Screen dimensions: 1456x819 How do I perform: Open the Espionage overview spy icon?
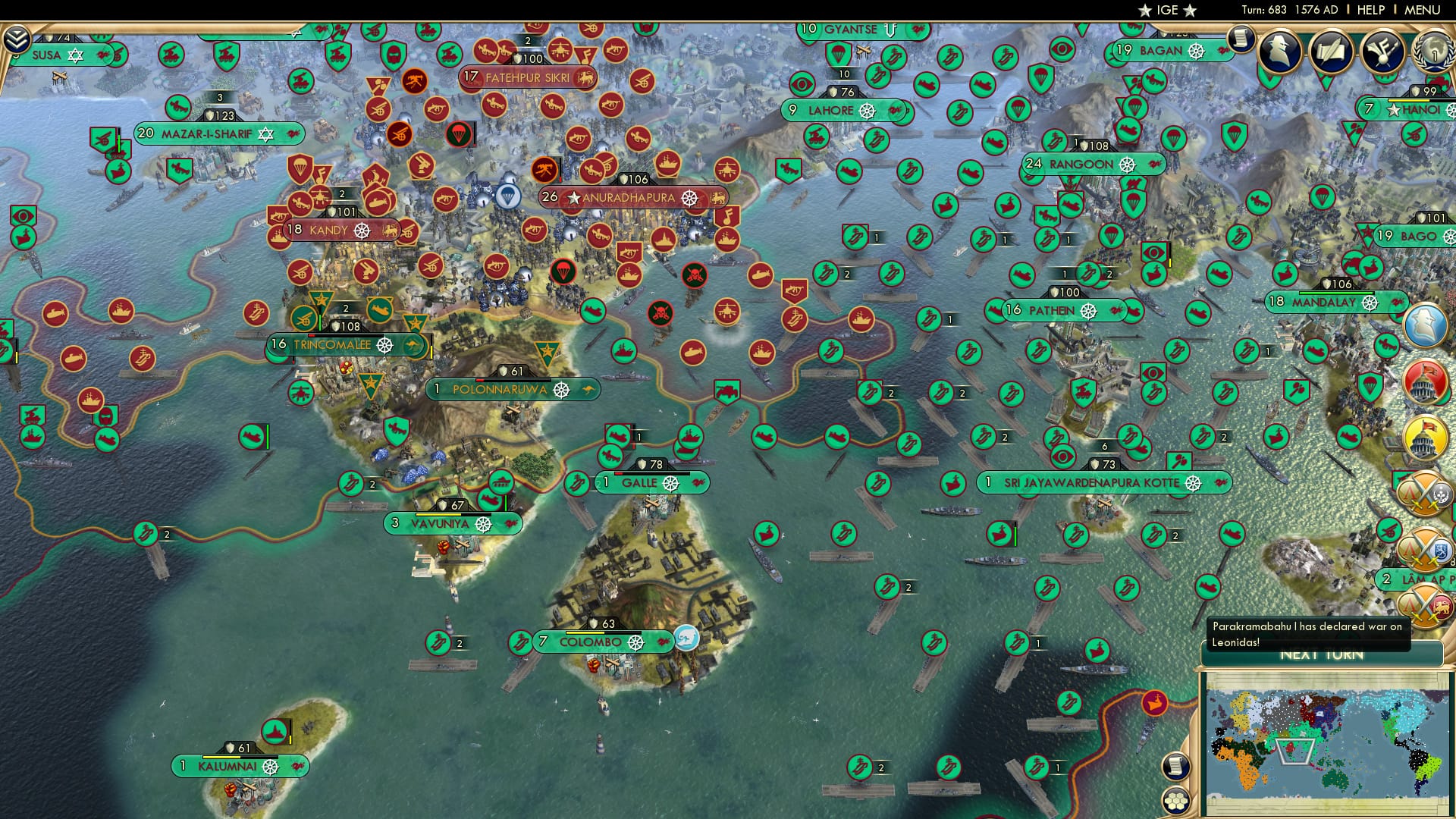click(1280, 52)
